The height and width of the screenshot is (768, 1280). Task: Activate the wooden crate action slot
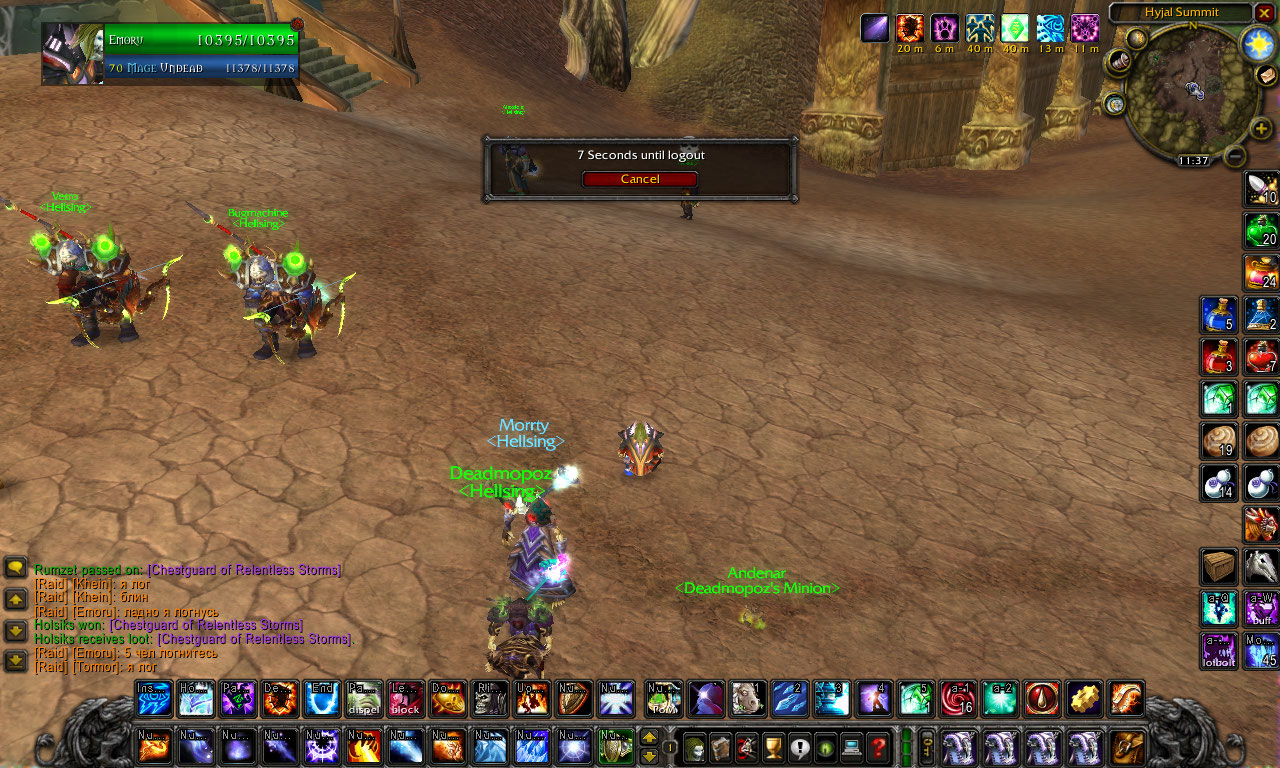point(1219,567)
